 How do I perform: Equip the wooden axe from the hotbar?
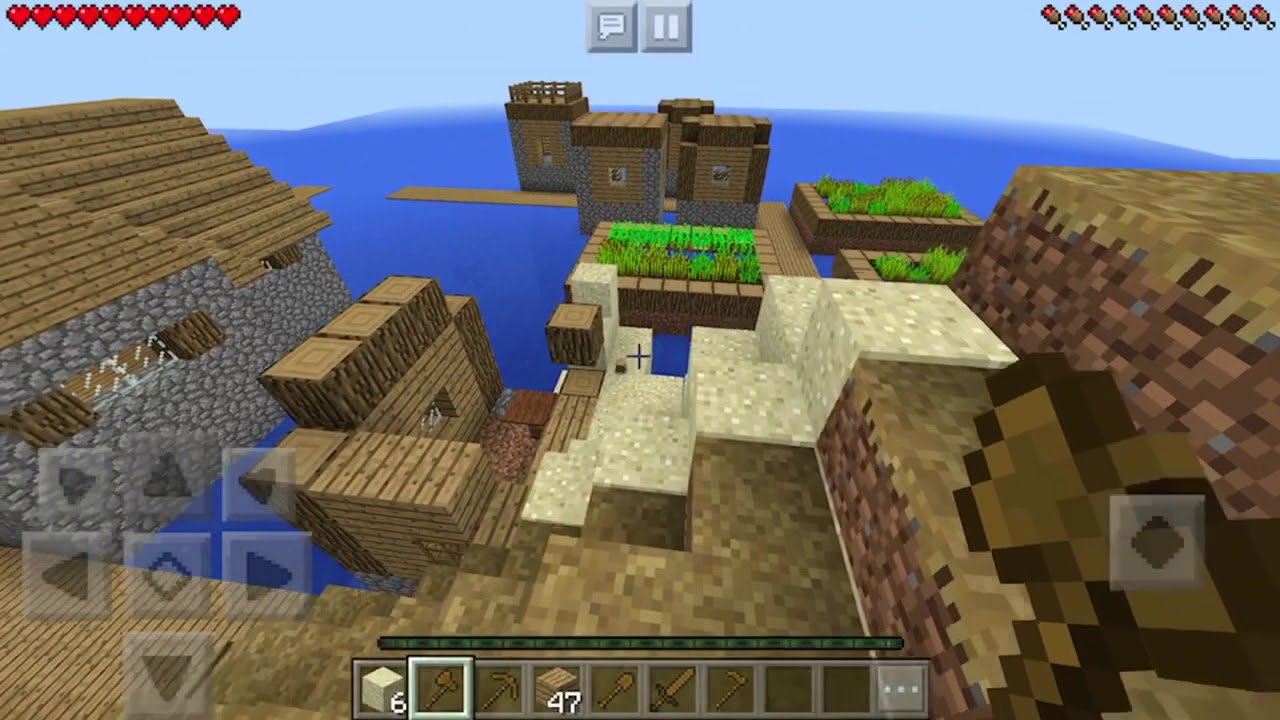[440, 689]
